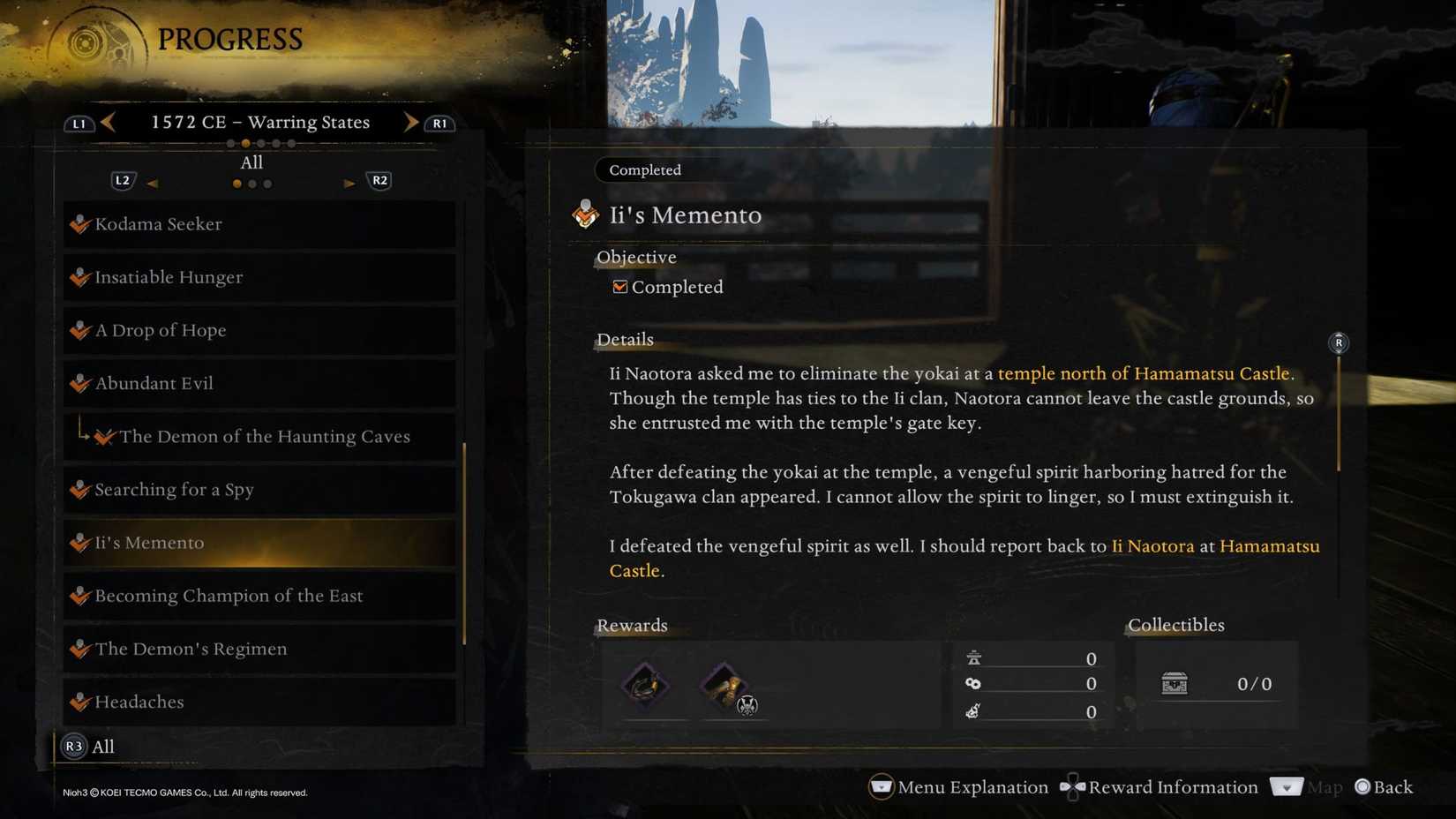Select the Completed status badge
1456x819 pixels.
pyautogui.click(x=643, y=169)
